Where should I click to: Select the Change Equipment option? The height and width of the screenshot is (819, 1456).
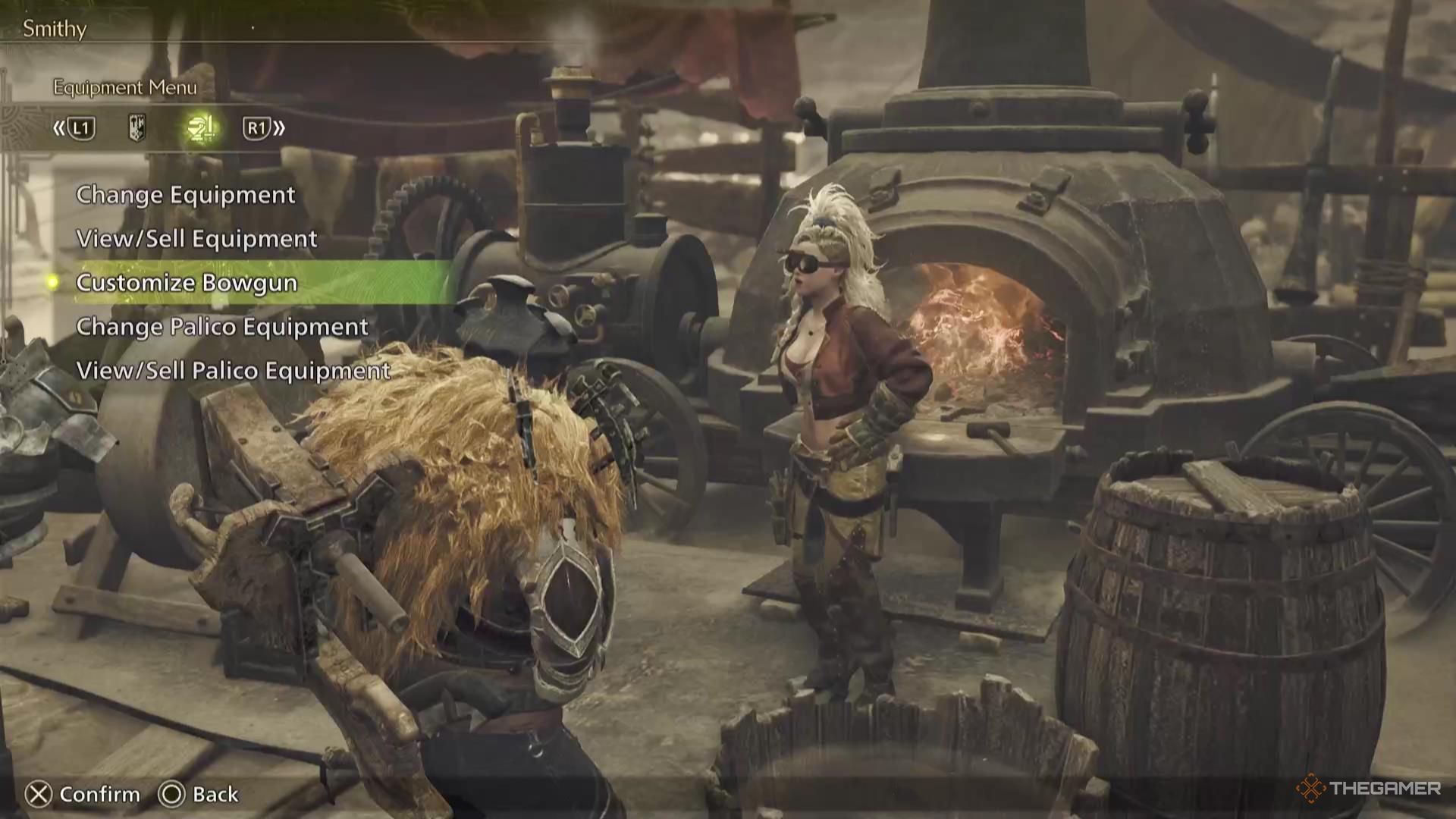185,195
